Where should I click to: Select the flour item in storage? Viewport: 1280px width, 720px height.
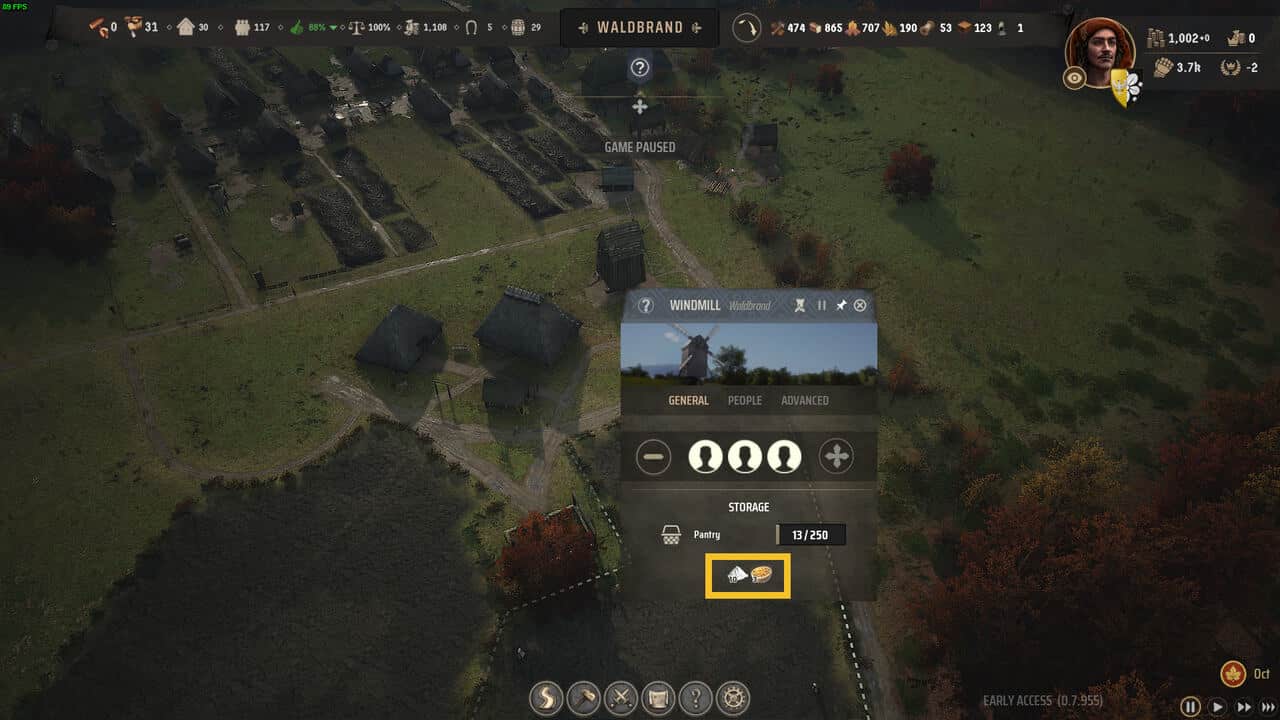737,575
